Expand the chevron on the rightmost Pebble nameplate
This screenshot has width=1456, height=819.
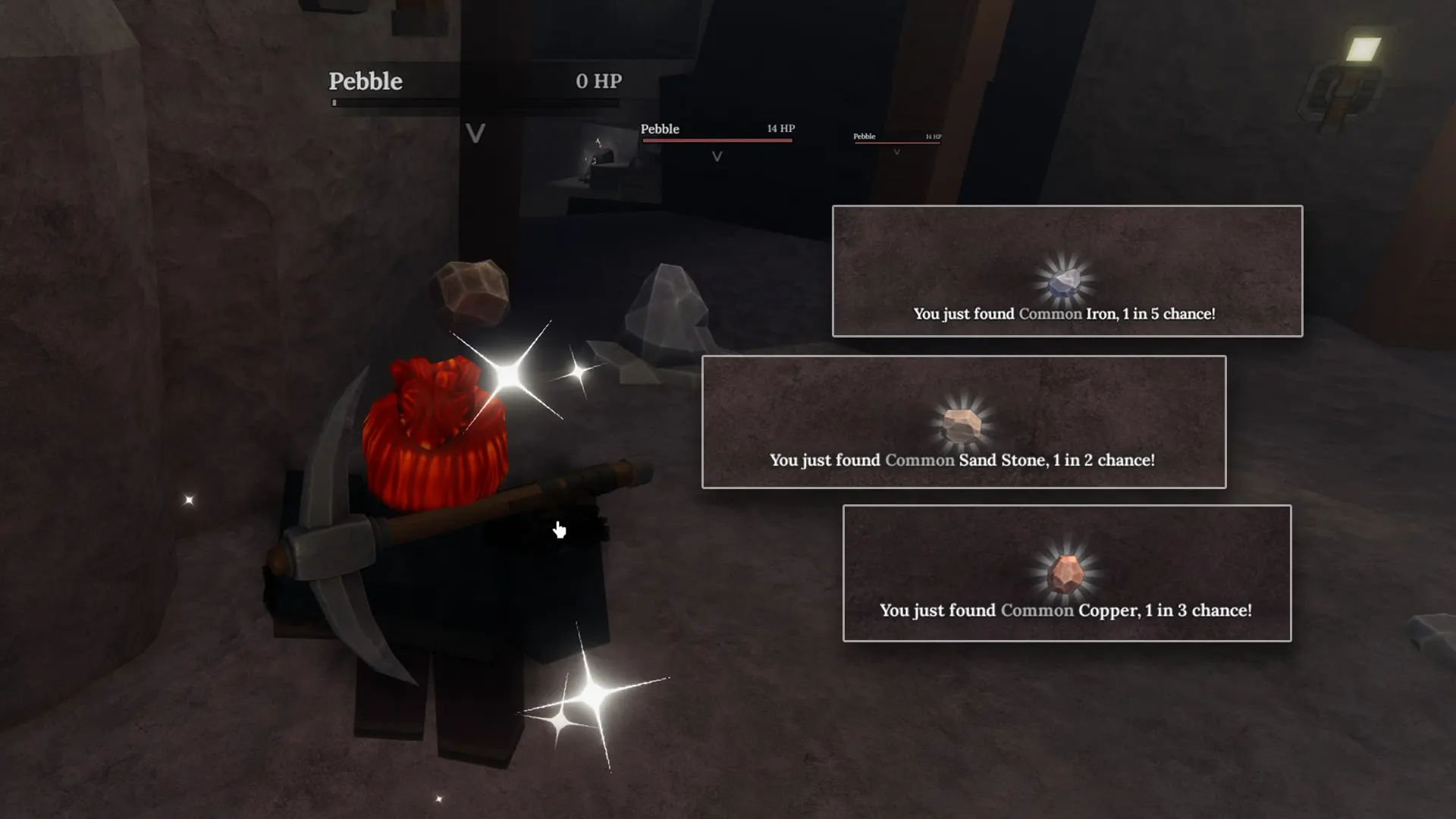point(896,152)
